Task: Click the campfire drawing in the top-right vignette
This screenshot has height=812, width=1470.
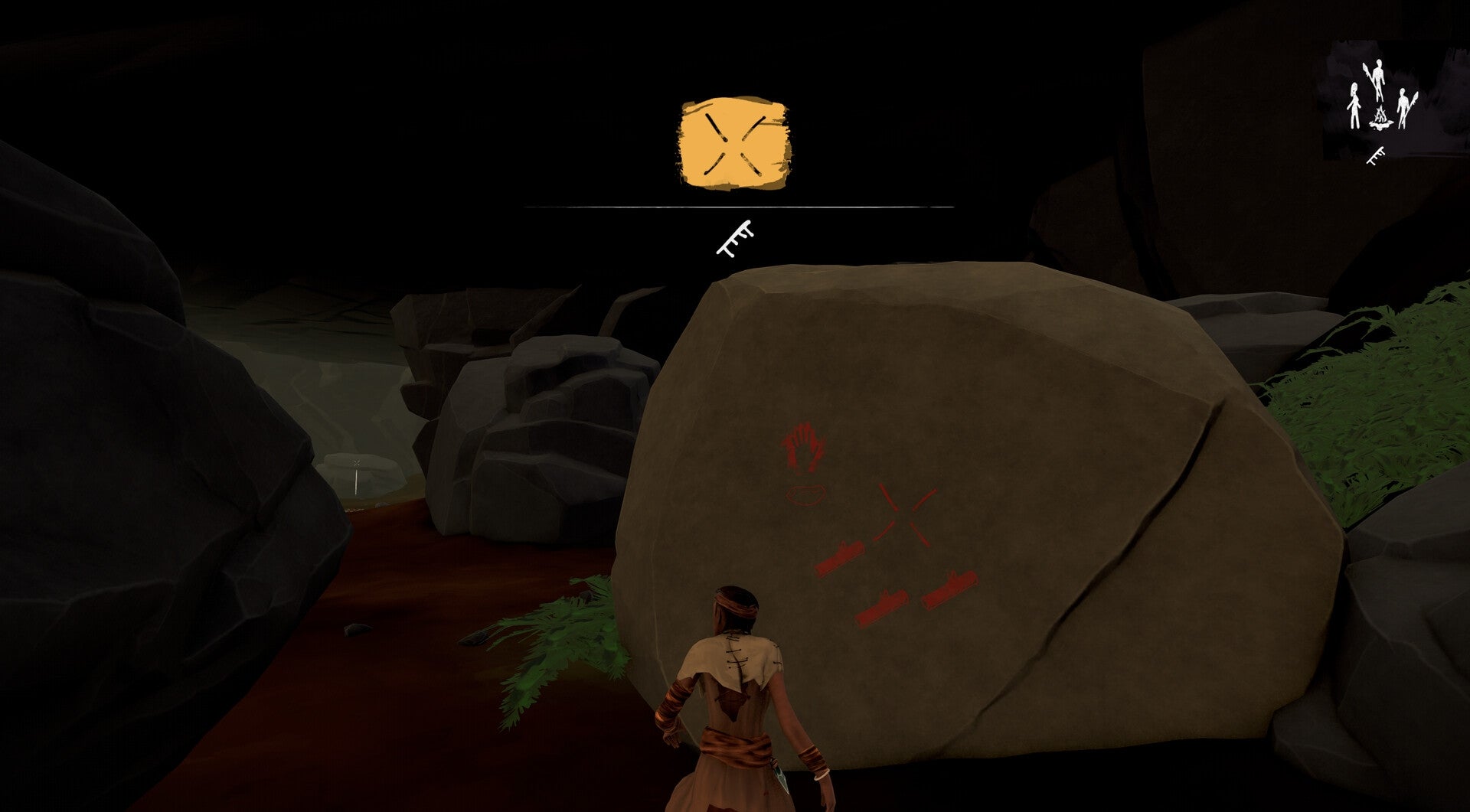Action: (x=1381, y=119)
